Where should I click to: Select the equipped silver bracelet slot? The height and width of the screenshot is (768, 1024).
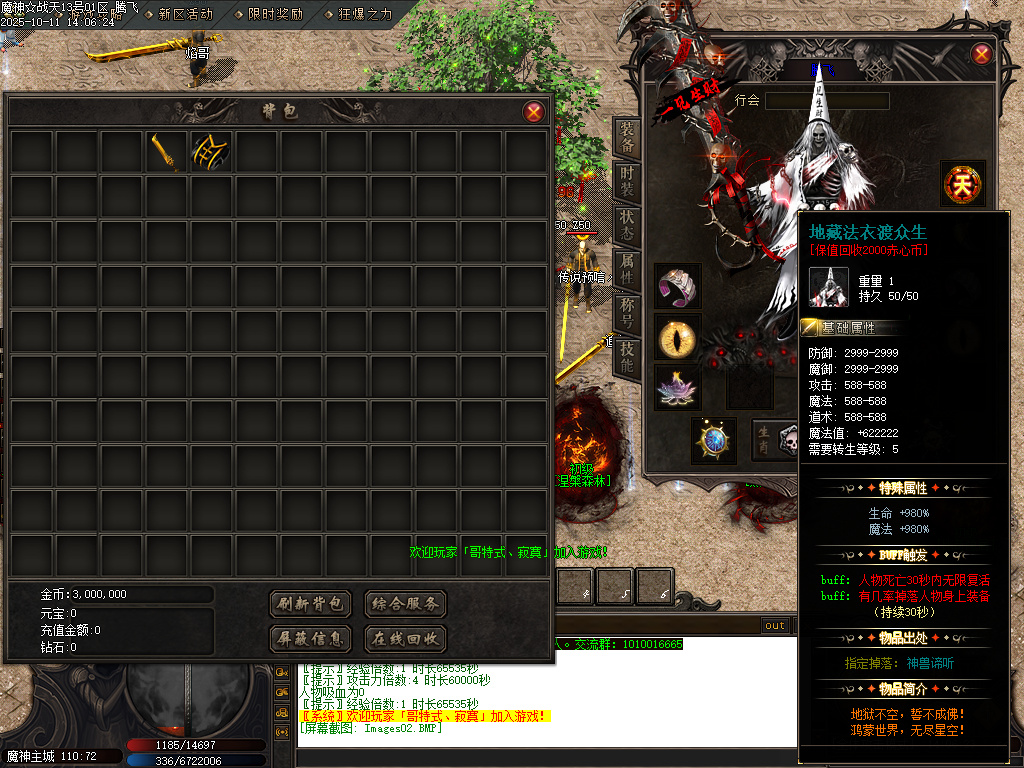point(678,287)
